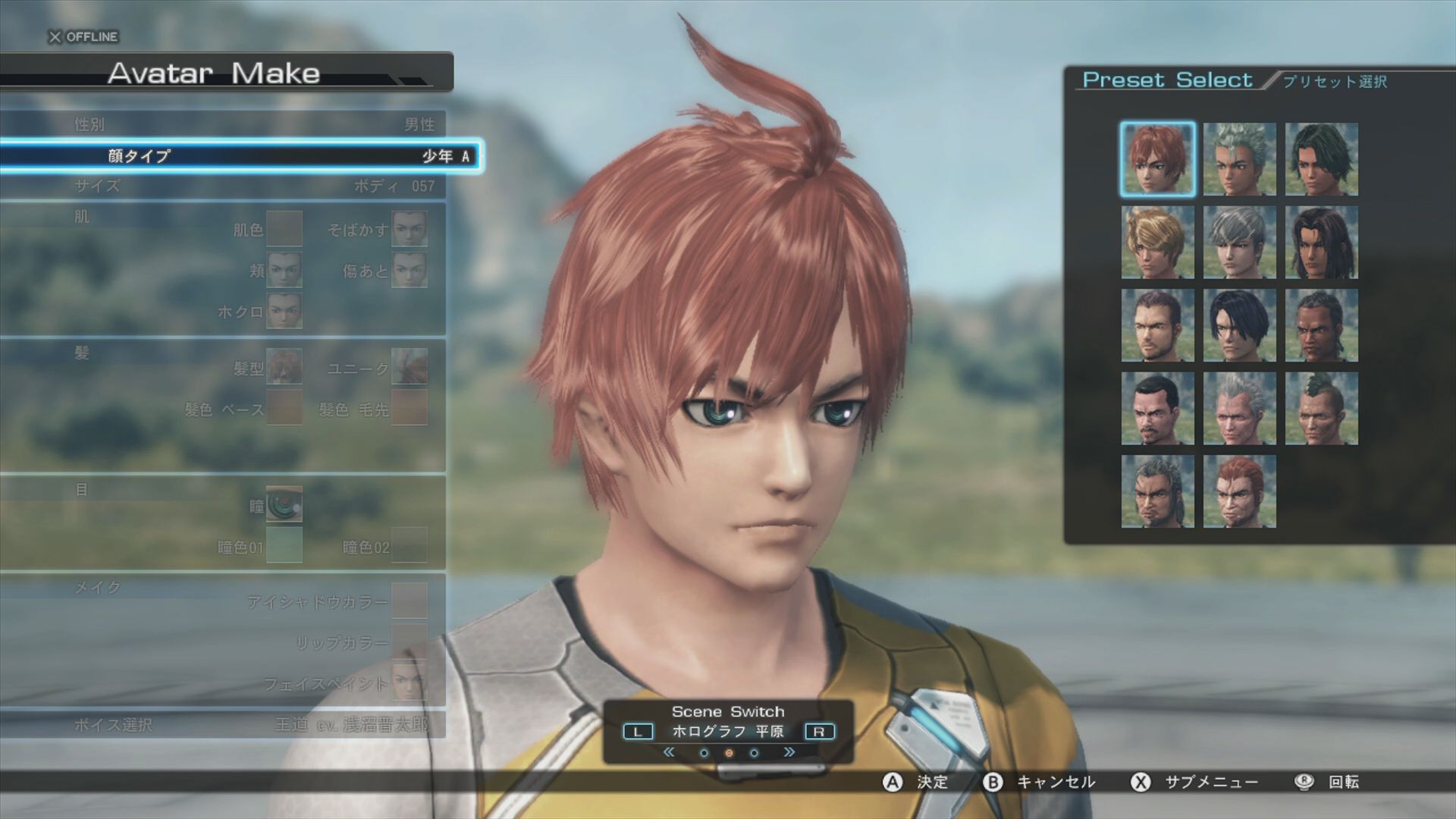Switch scene with the right double-arrow

(x=789, y=752)
